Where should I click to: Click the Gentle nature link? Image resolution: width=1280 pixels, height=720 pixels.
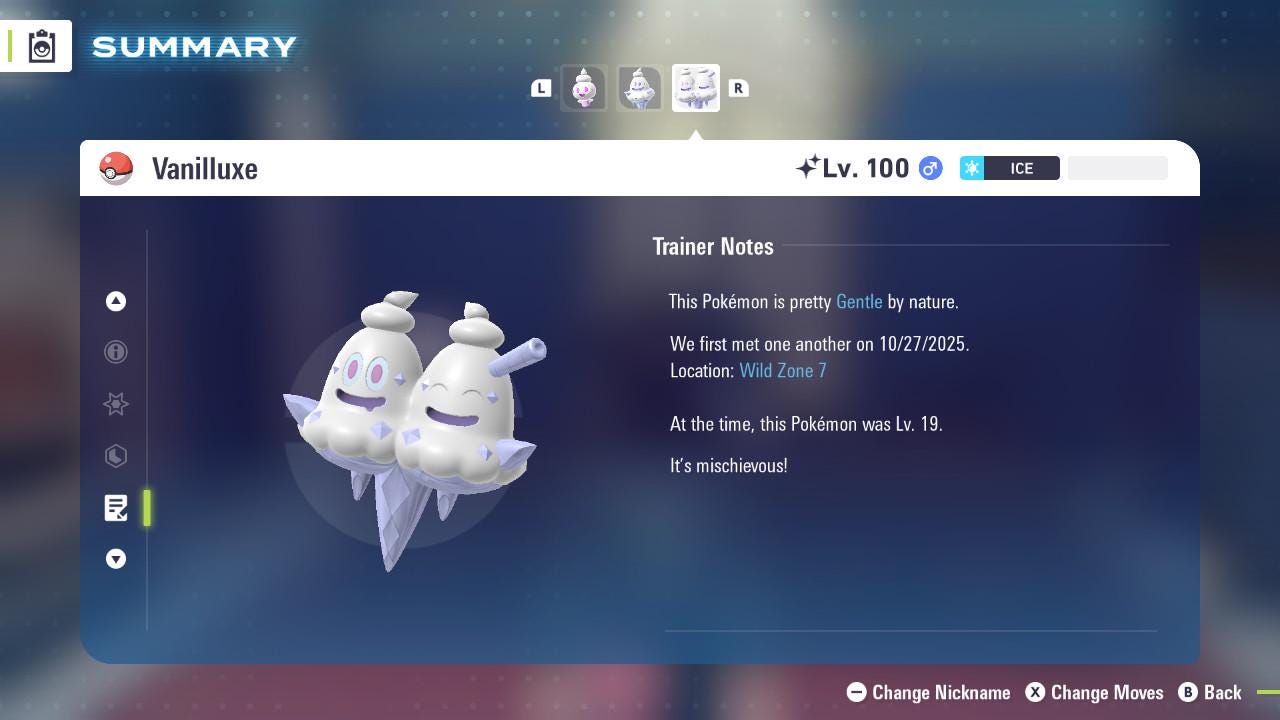click(x=859, y=301)
